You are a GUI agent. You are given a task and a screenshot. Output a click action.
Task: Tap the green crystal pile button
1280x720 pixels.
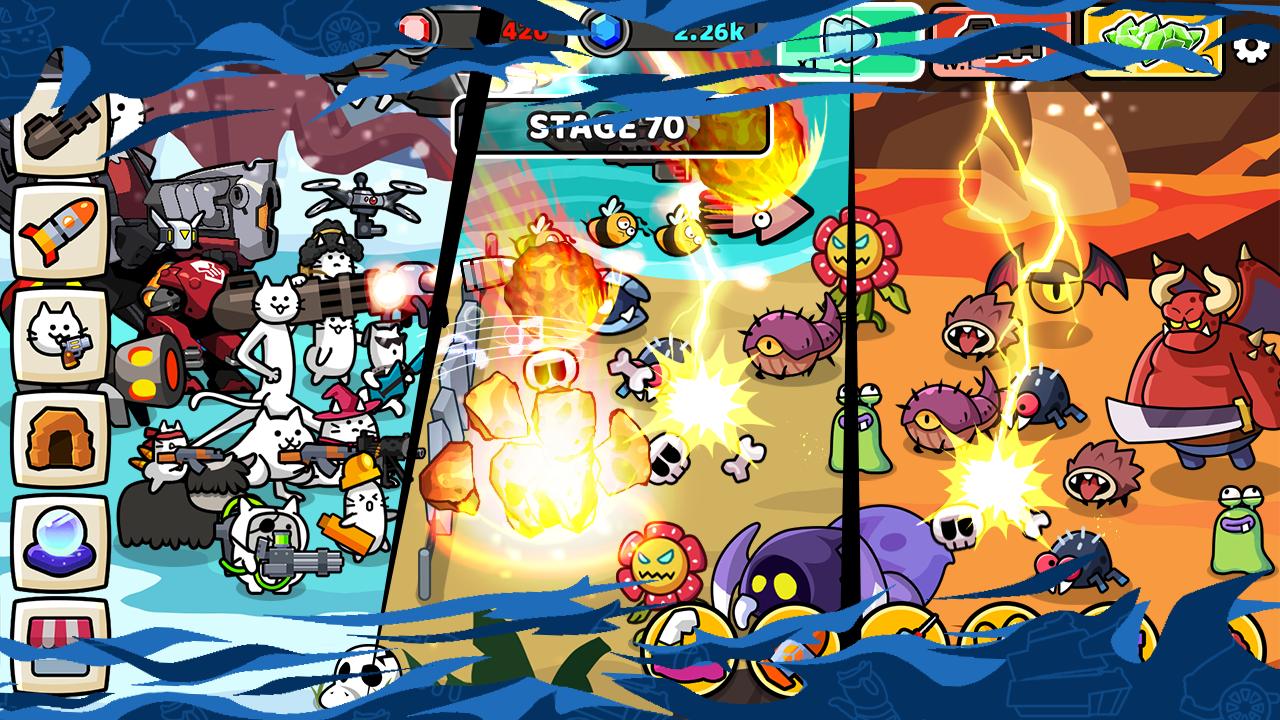[1153, 41]
